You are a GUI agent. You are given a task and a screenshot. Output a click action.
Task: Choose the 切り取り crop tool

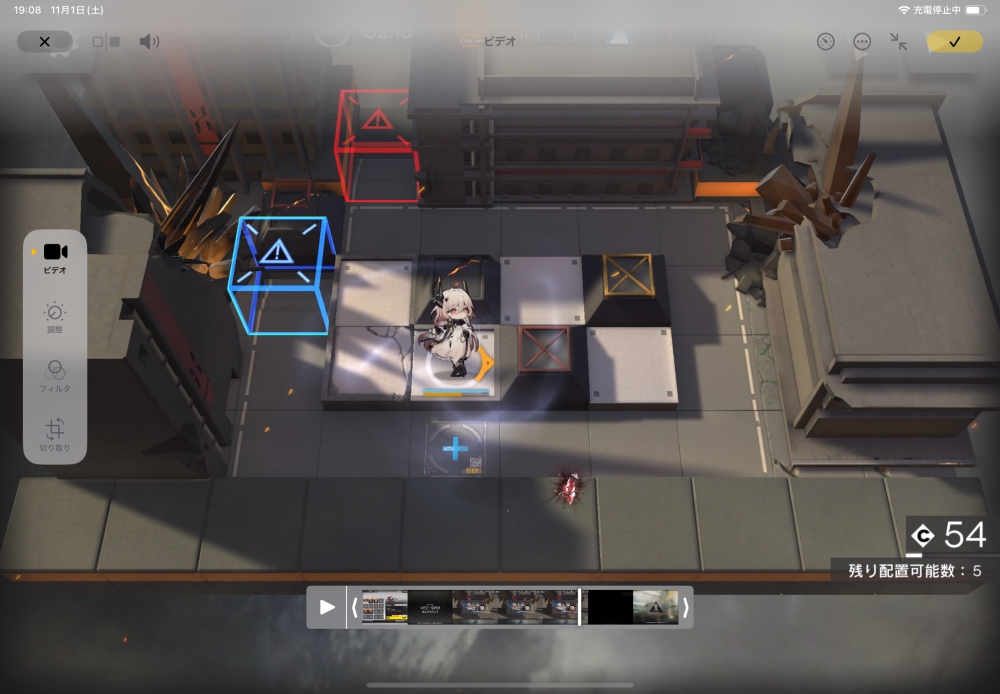[56, 435]
